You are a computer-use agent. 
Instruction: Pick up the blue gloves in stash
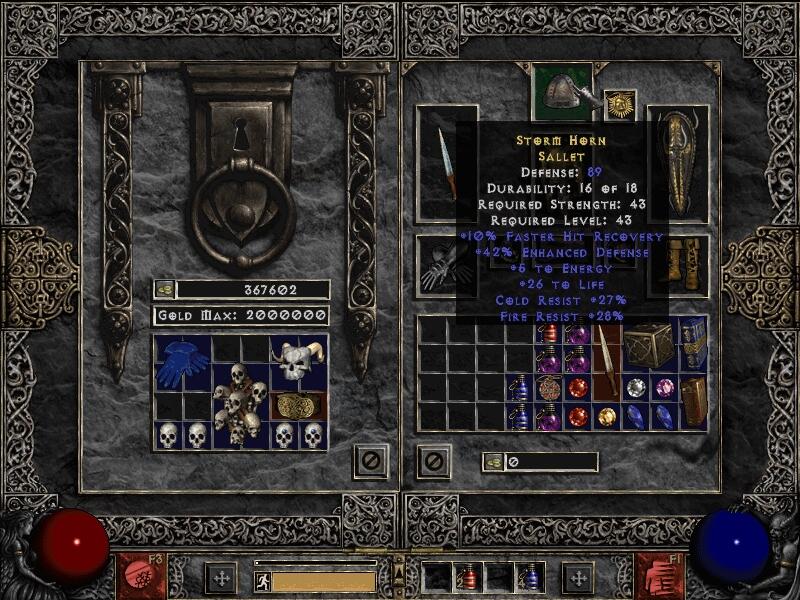[x=183, y=362]
